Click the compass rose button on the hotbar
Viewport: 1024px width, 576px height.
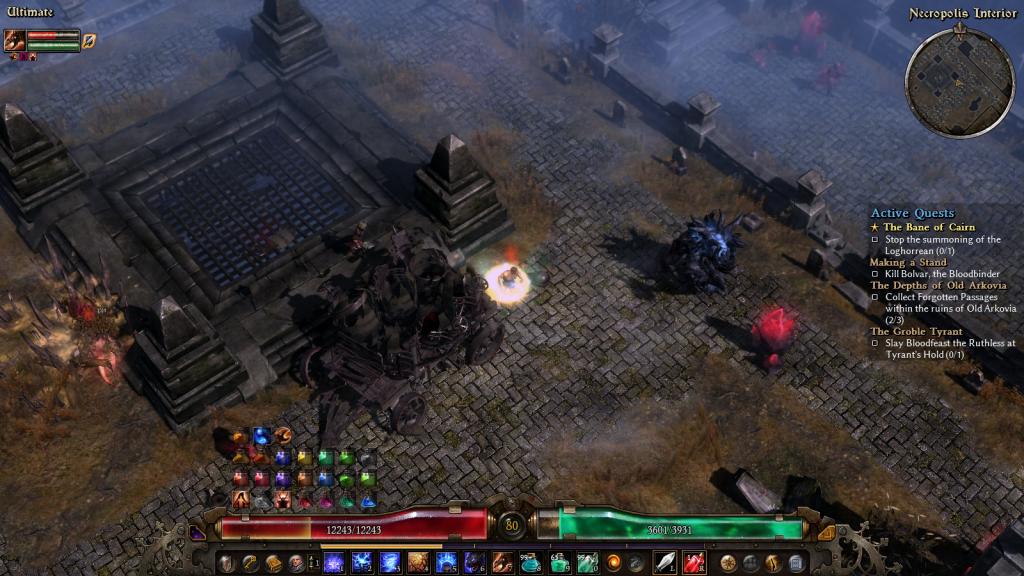point(728,562)
